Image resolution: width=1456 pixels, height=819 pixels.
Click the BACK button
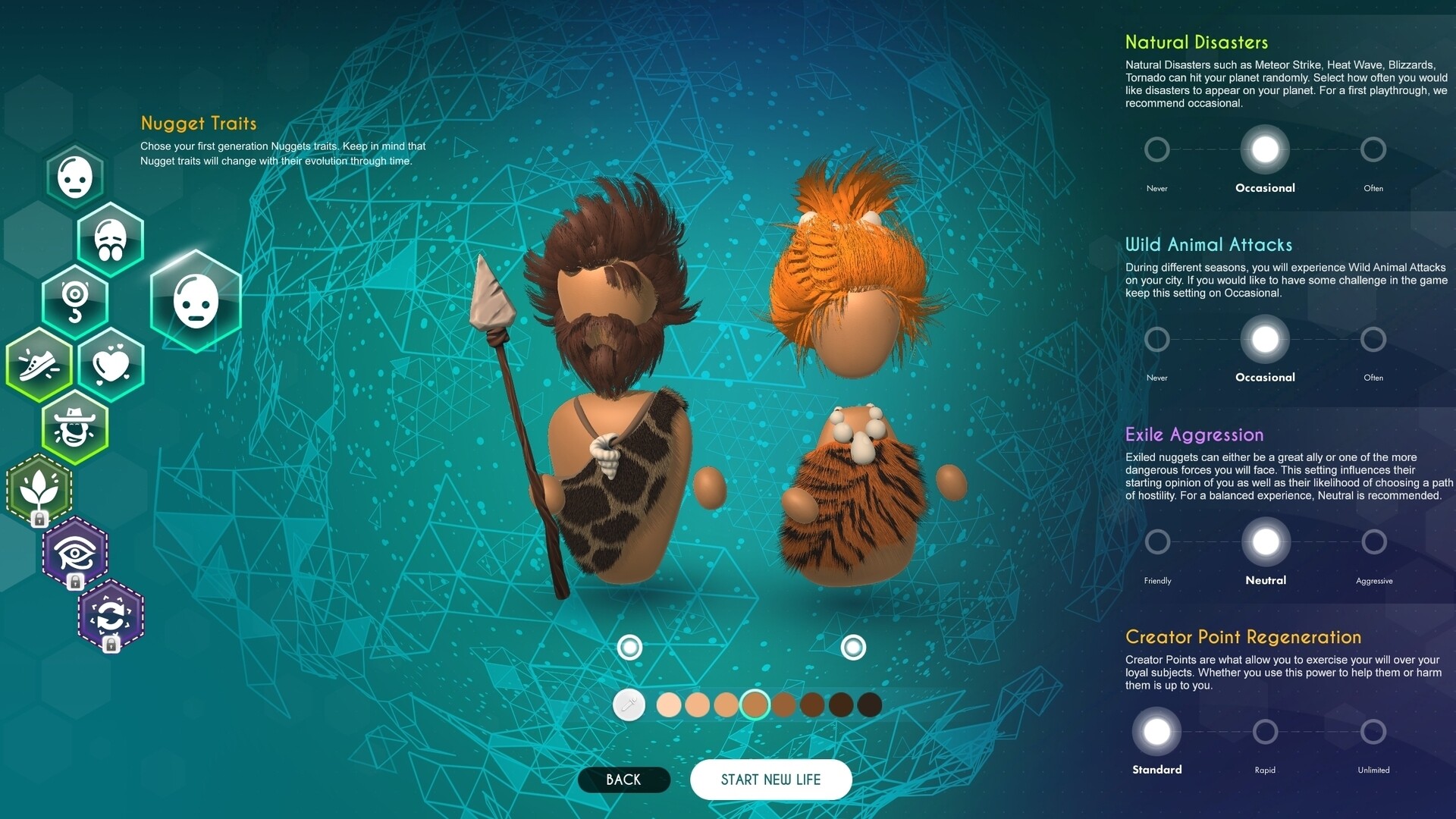coord(623,780)
